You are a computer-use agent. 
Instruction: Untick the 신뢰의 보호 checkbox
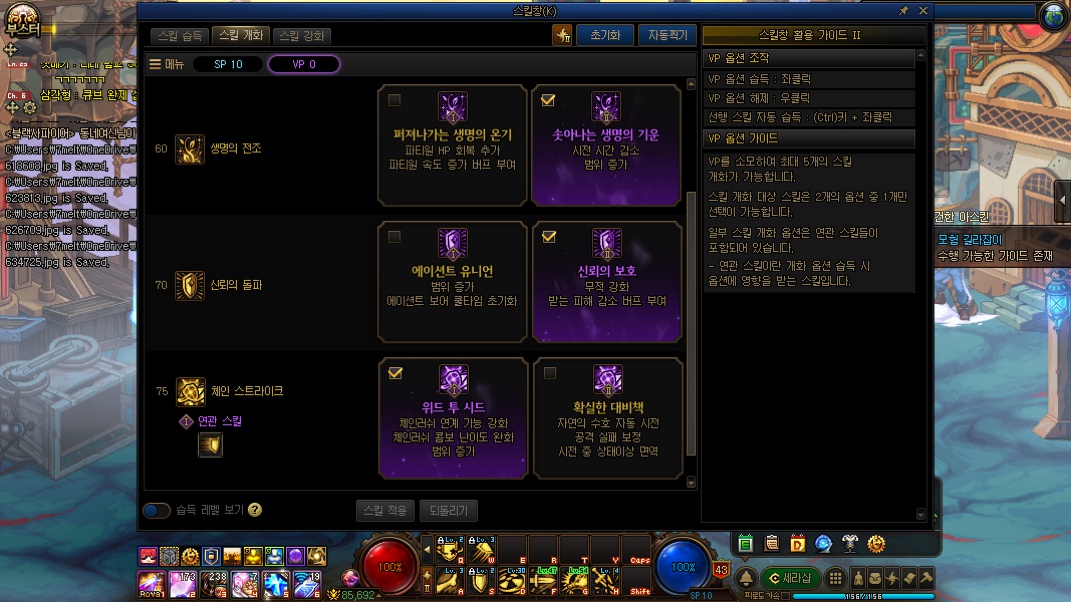click(548, 237)
